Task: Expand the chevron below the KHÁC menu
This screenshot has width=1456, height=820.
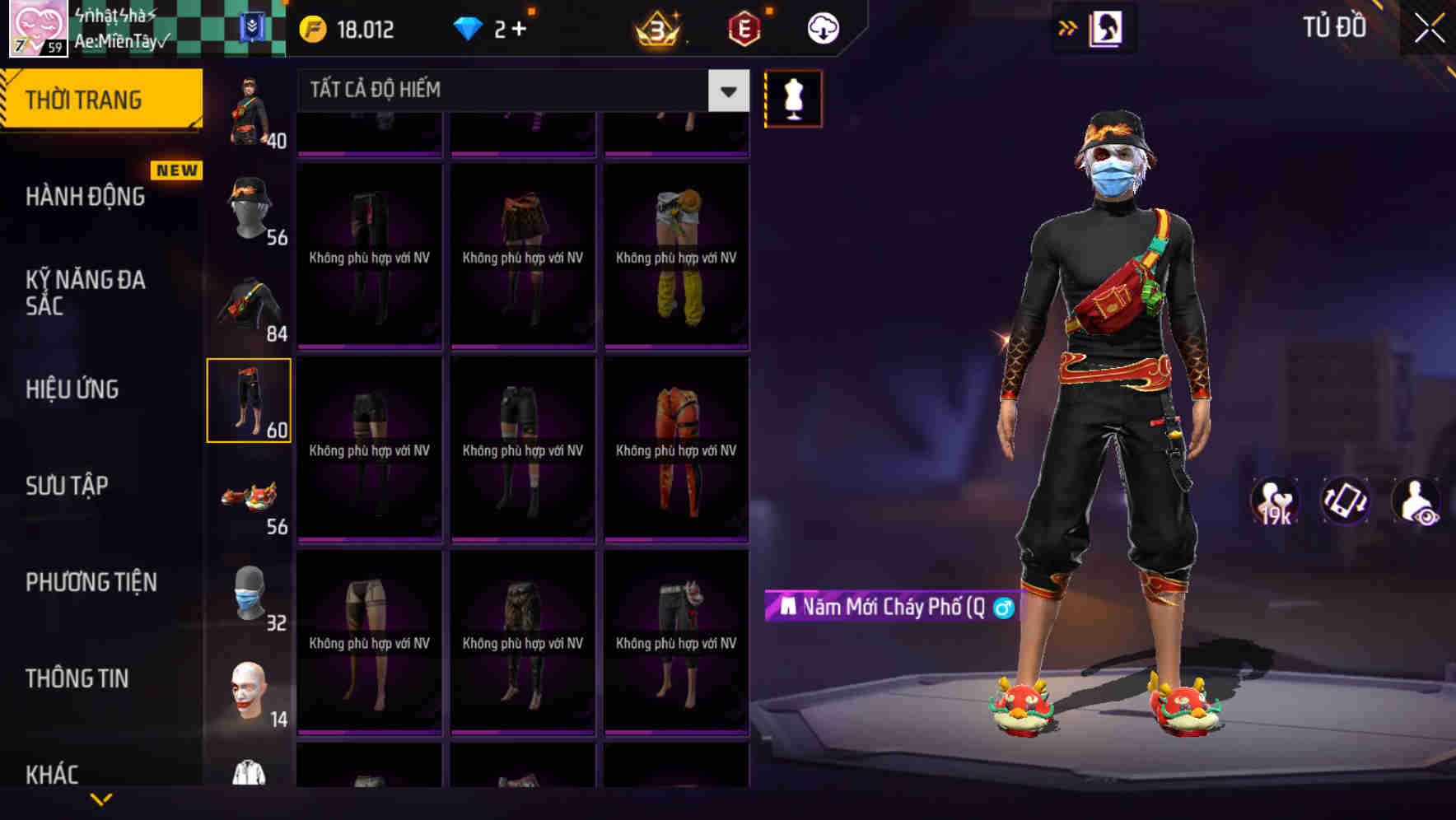Action: click(103, 797)
